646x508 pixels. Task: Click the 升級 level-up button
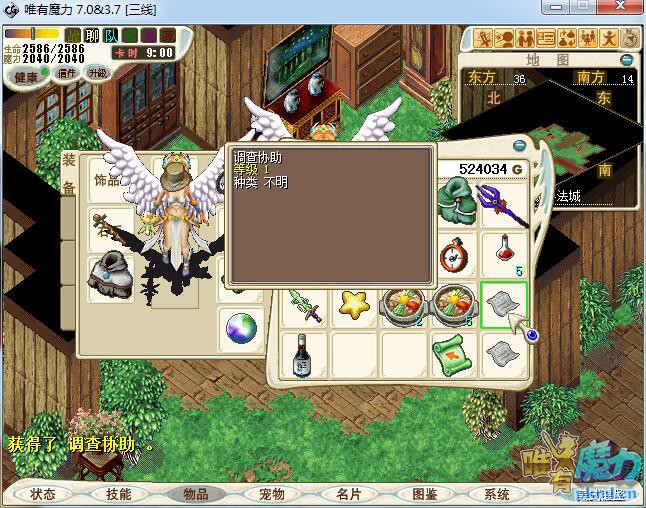coord(98,73)
